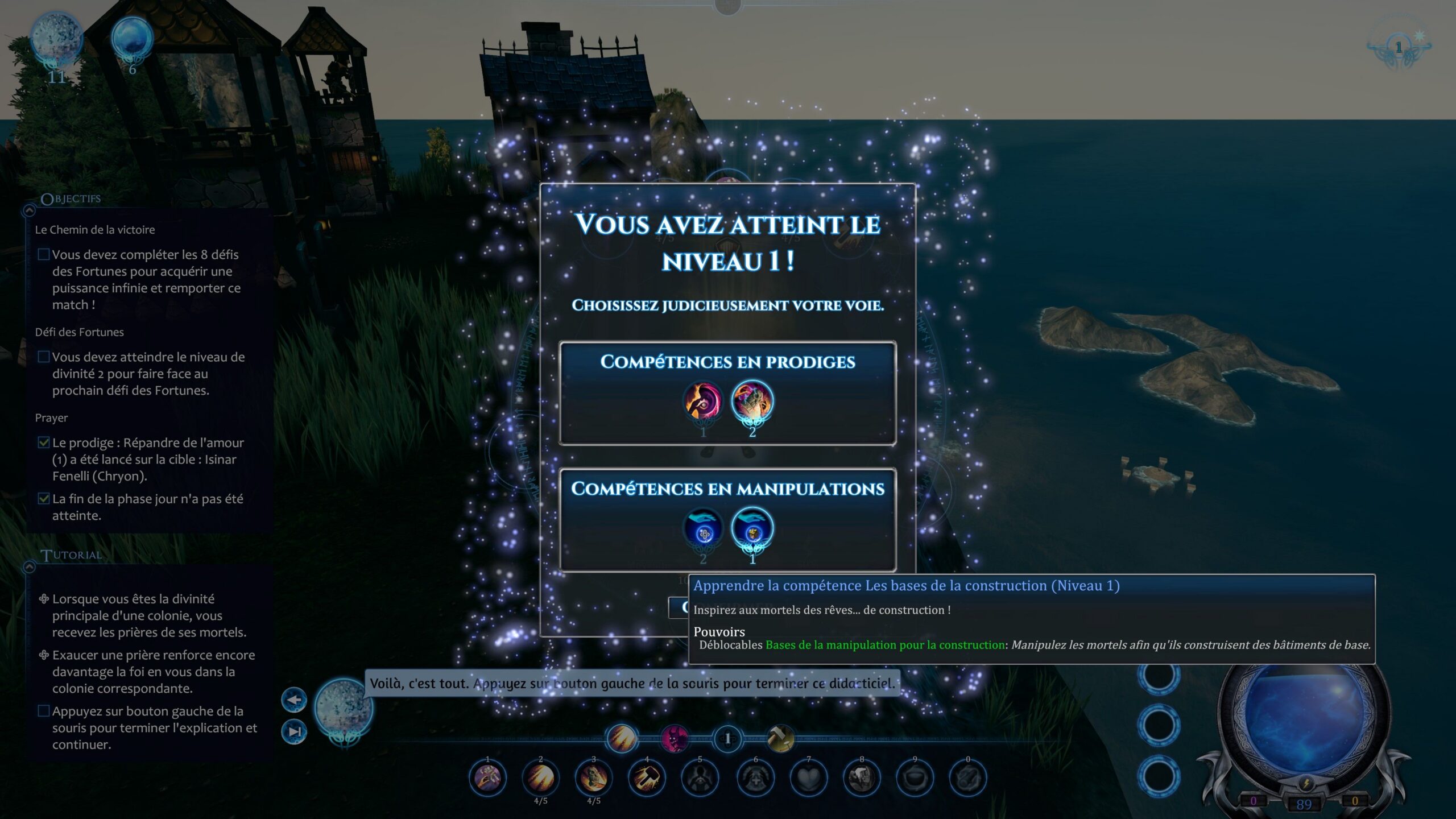Select the highlighted level 2 prodige skill icon

pyautogui.click(x=752, y=402)
